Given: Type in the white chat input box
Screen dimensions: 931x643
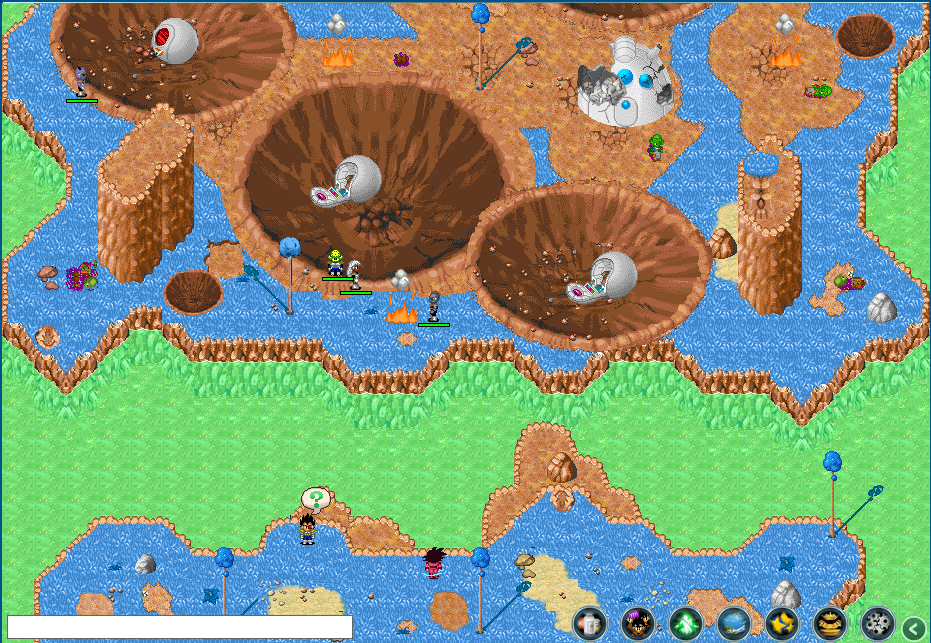Looking at the screenshot, I should (180, 627).
